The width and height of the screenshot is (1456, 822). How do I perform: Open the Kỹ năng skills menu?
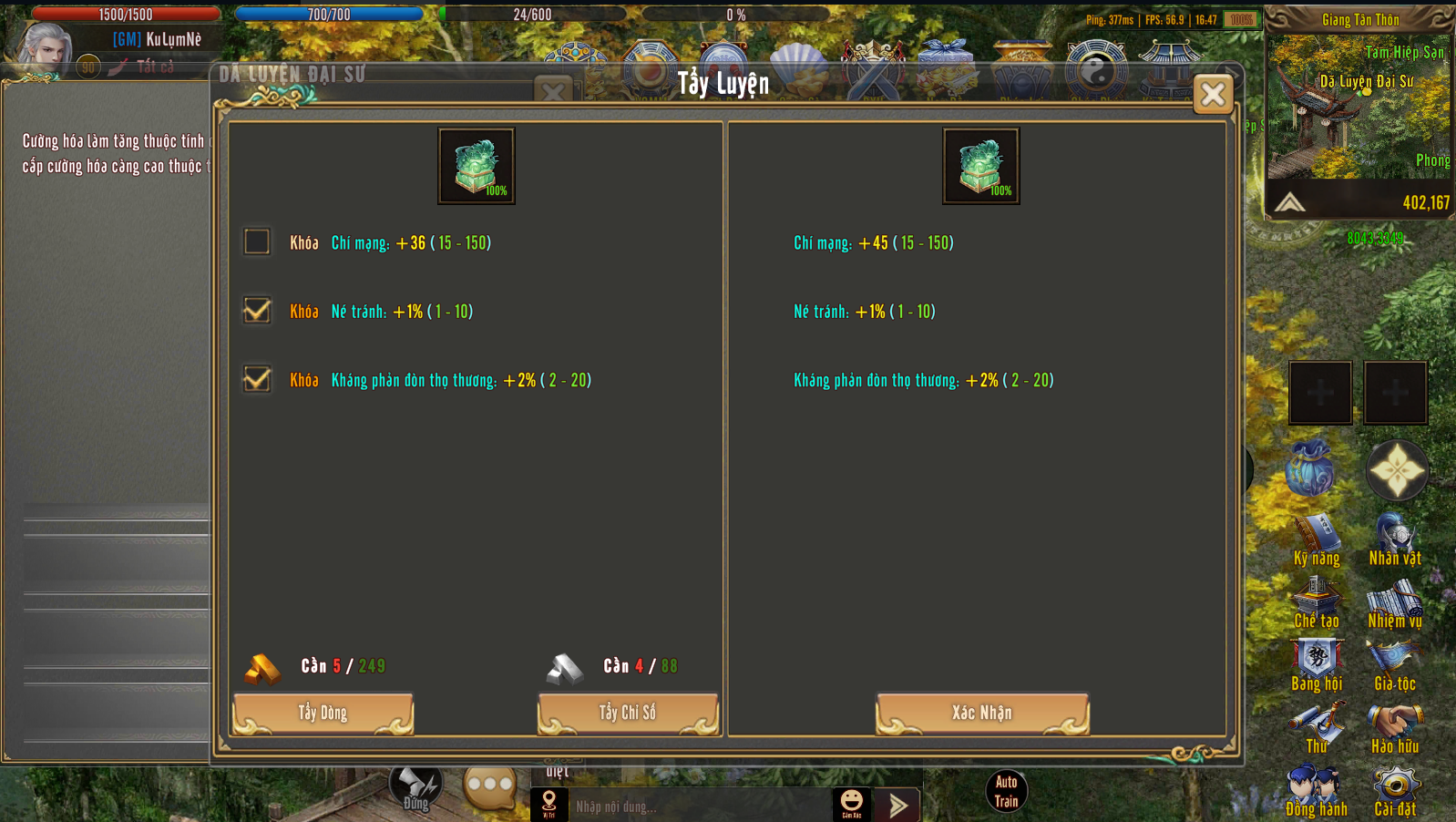(1317, 539)
